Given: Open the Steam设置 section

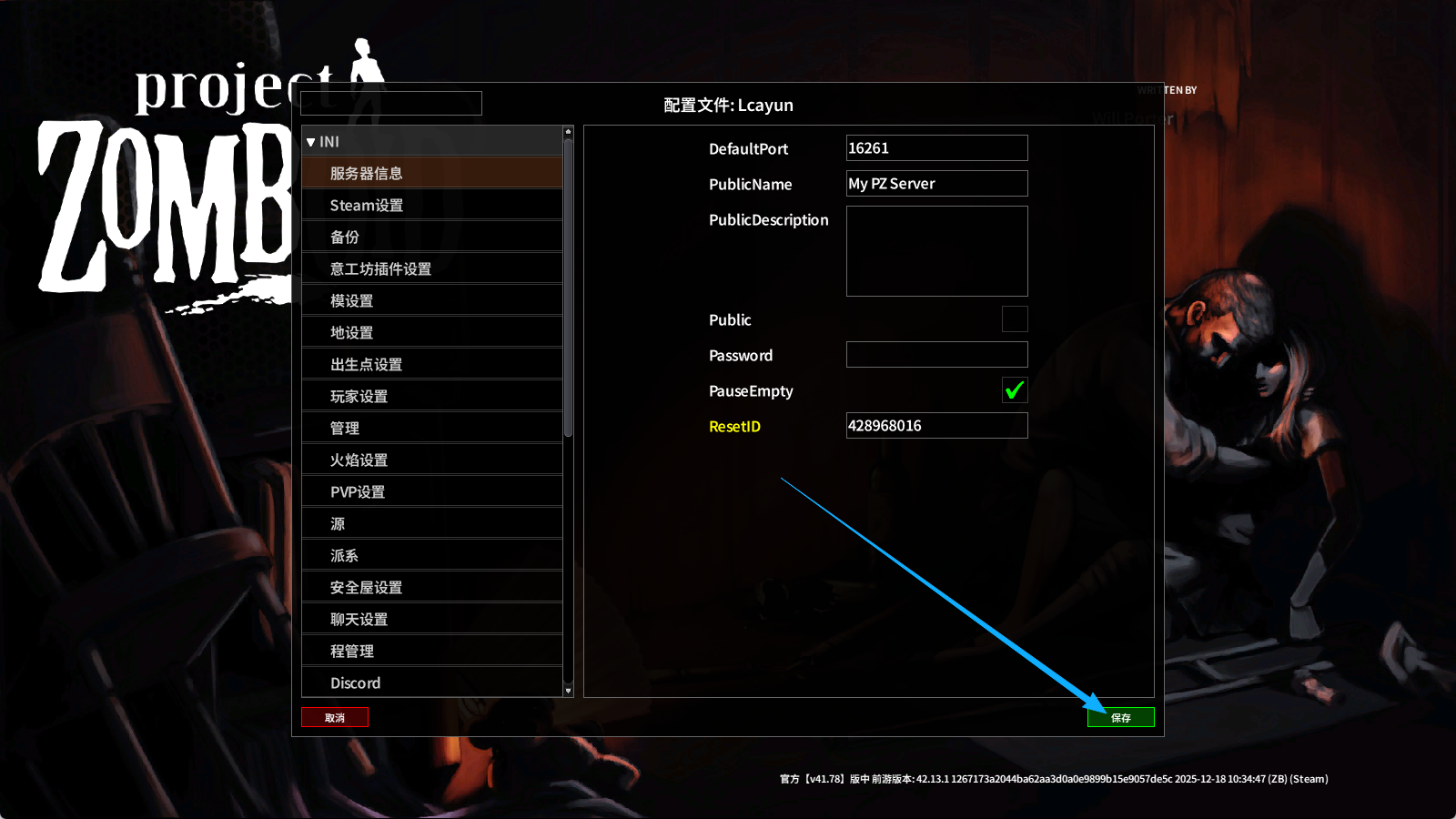Looking at the screenshot, I should click(x=432, y=205).
